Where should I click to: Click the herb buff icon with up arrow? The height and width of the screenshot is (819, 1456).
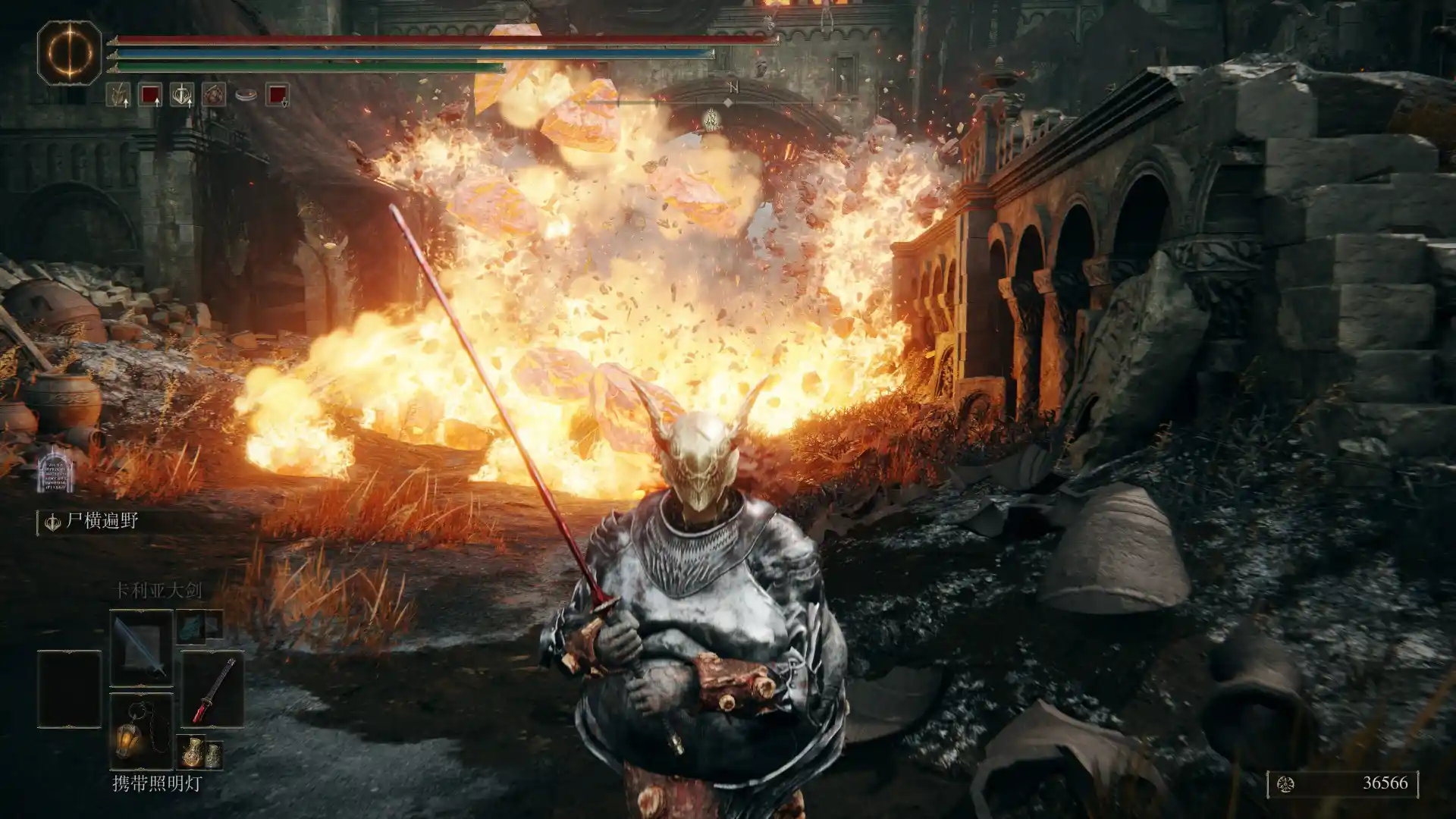(119, 96)
